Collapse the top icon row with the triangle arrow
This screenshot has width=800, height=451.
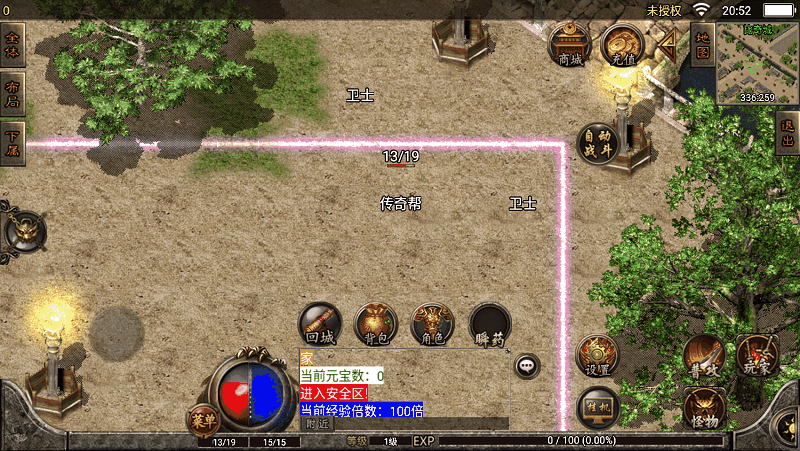tap(666, 43)
